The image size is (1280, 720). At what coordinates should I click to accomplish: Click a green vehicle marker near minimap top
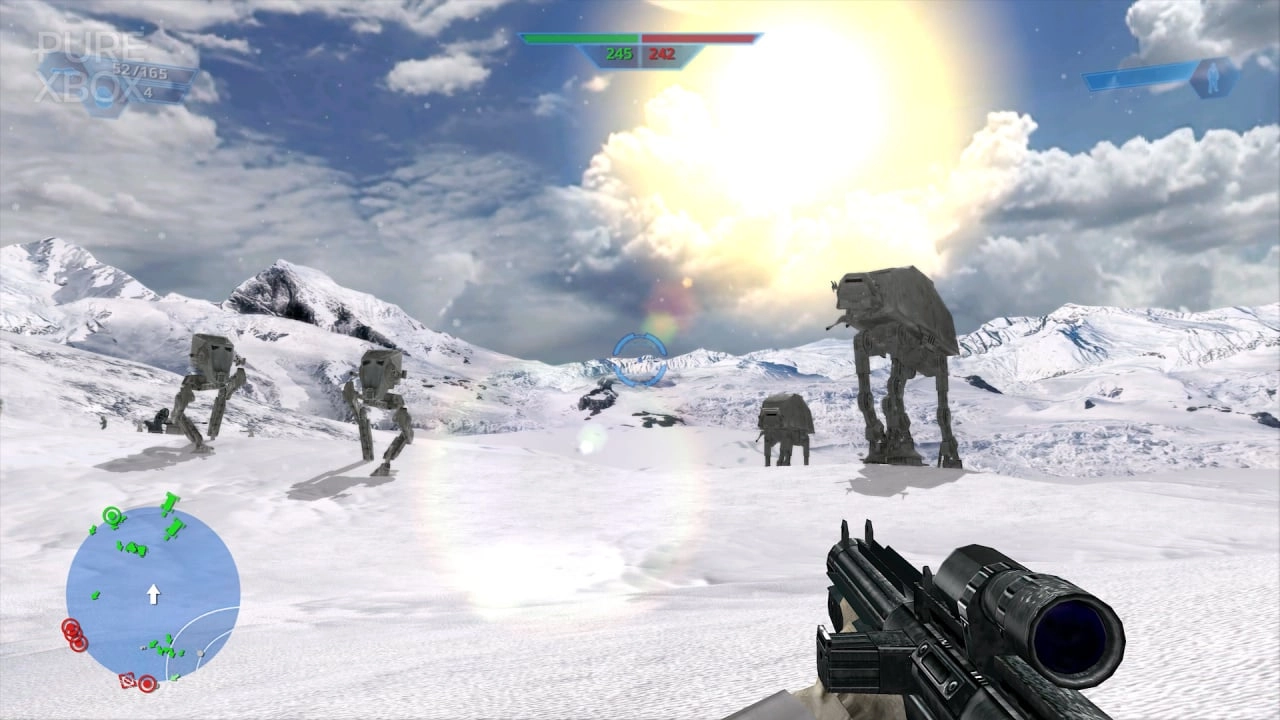click(170, 503)
